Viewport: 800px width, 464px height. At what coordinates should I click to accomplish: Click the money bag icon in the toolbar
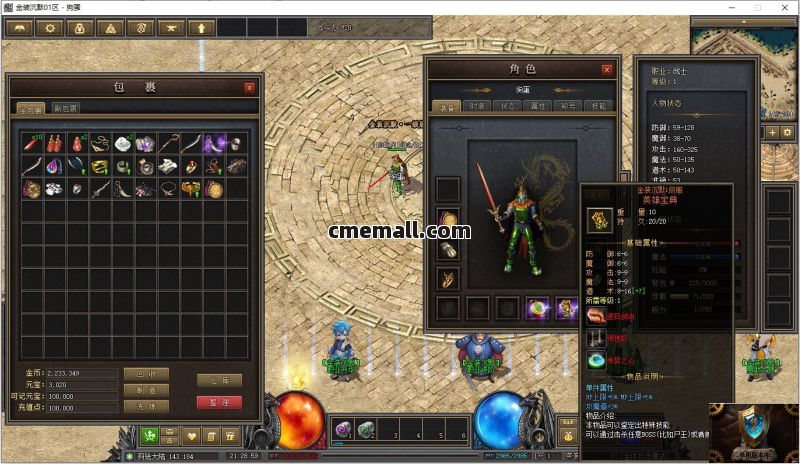click(x=80, y=28)
